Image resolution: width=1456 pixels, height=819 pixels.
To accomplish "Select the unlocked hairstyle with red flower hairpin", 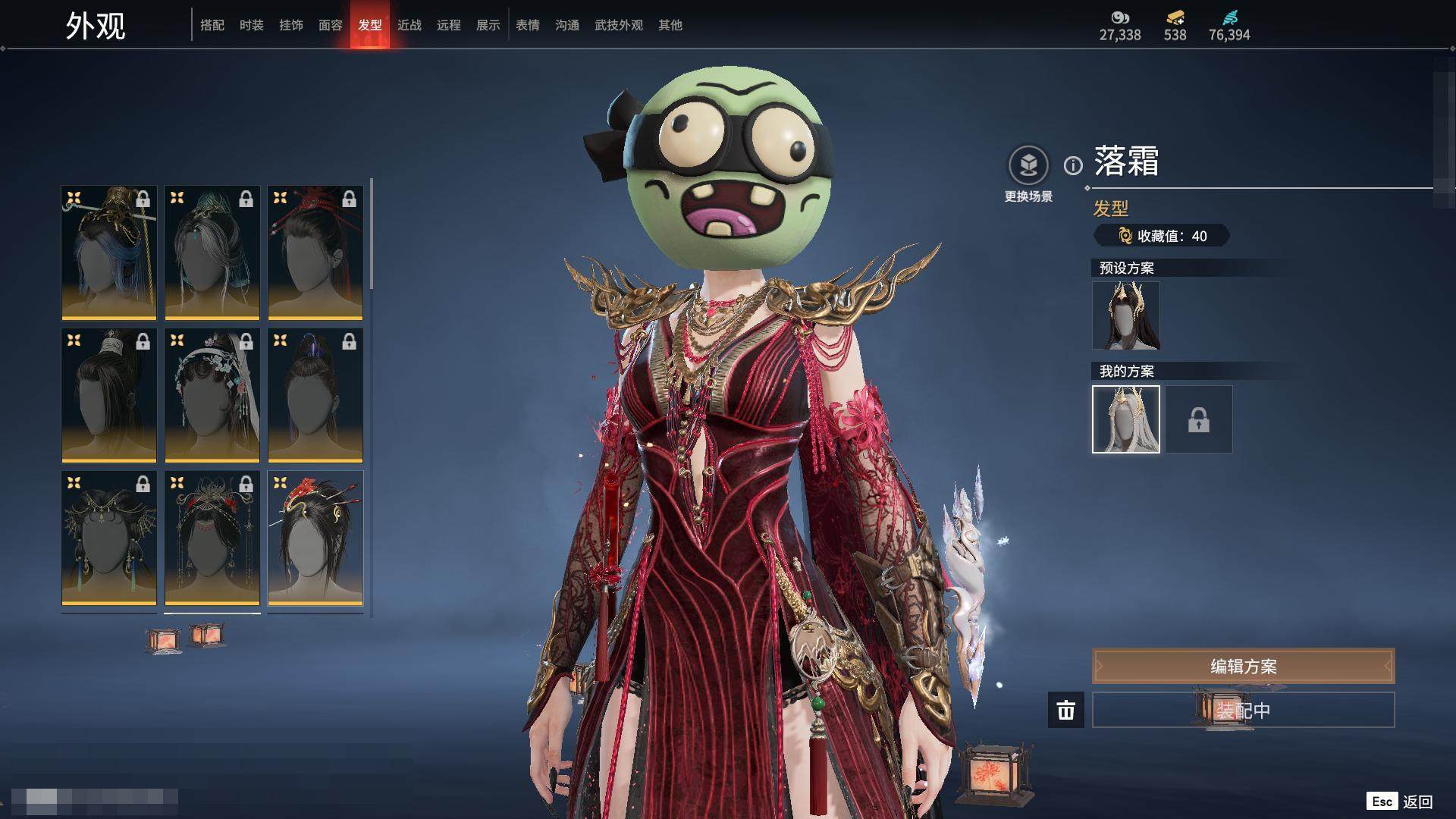I will (x=315, y=538).
